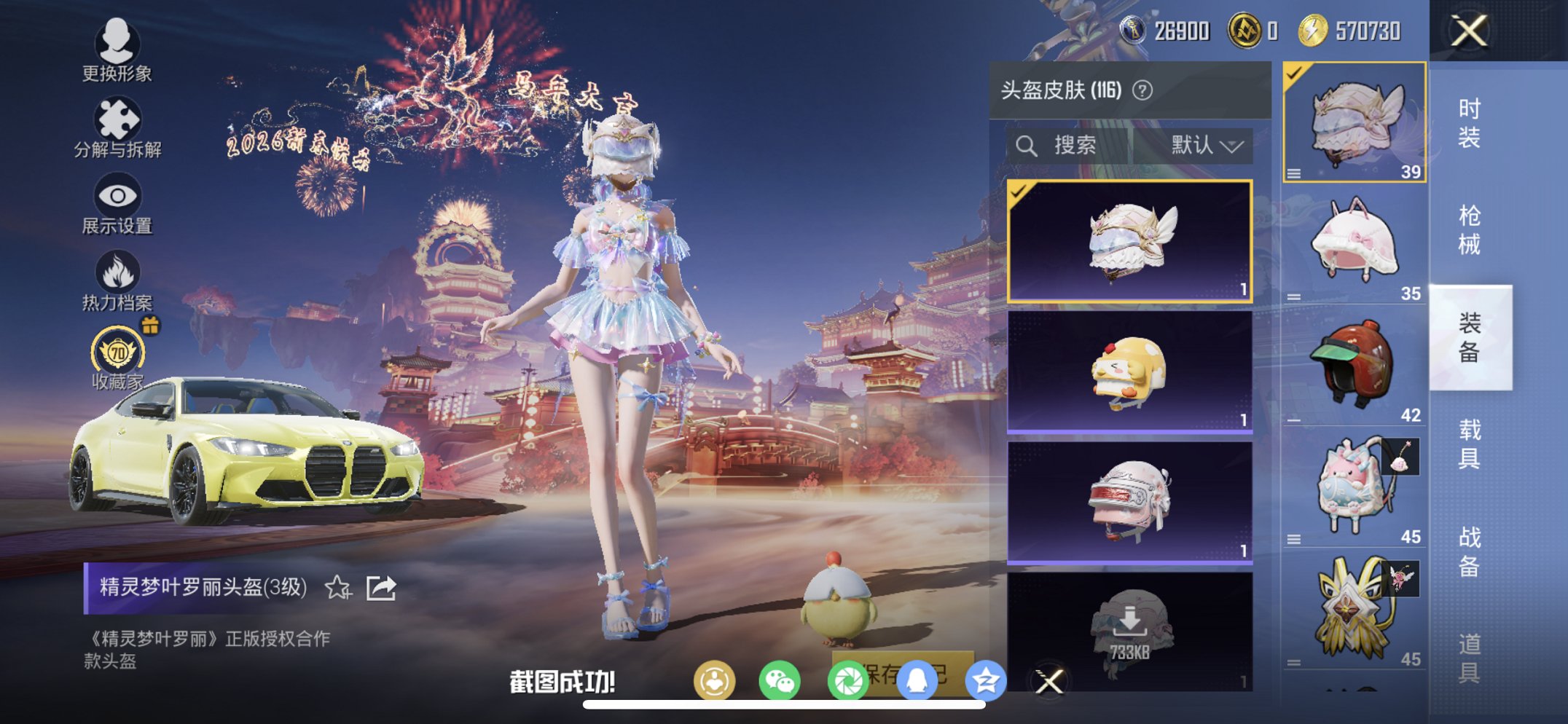This screenshot has width=1568, height=724.
Task: Share to QQ using the penguin icon
Action: 918,677
